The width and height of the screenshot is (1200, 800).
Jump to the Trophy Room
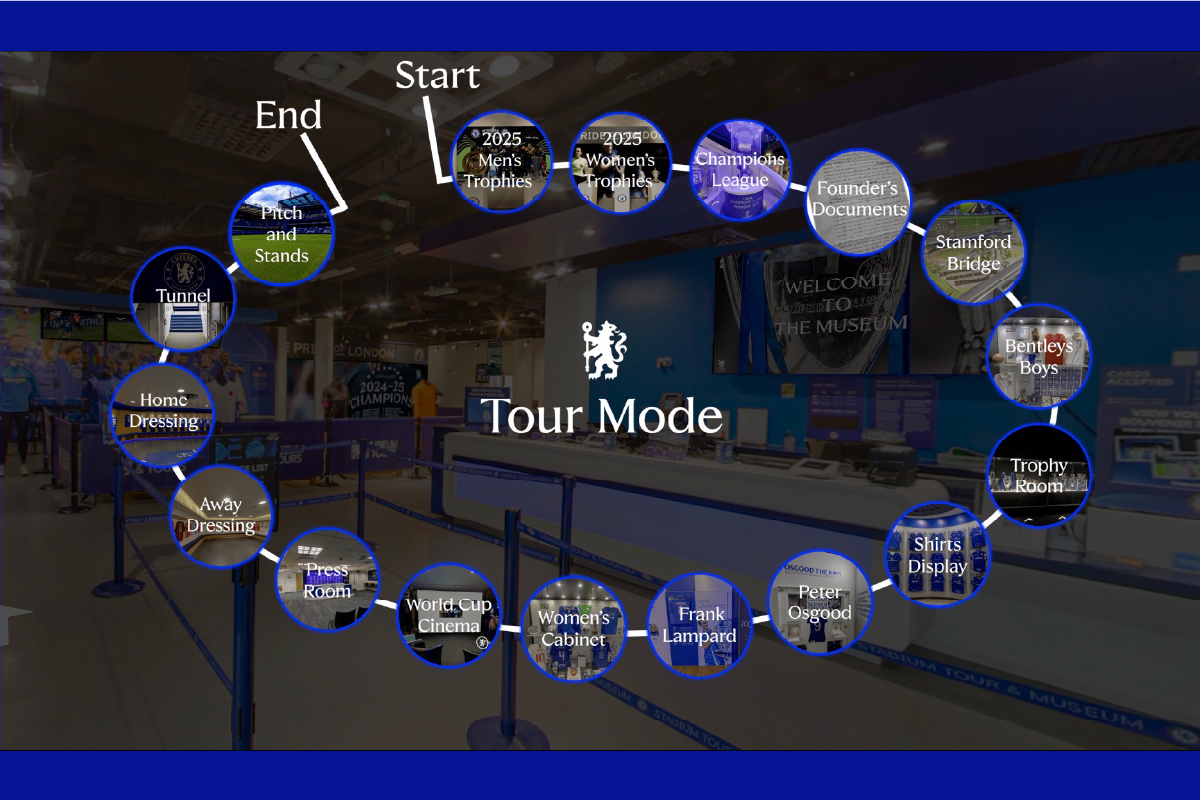pyautogui.click(x=1039, y=475)
